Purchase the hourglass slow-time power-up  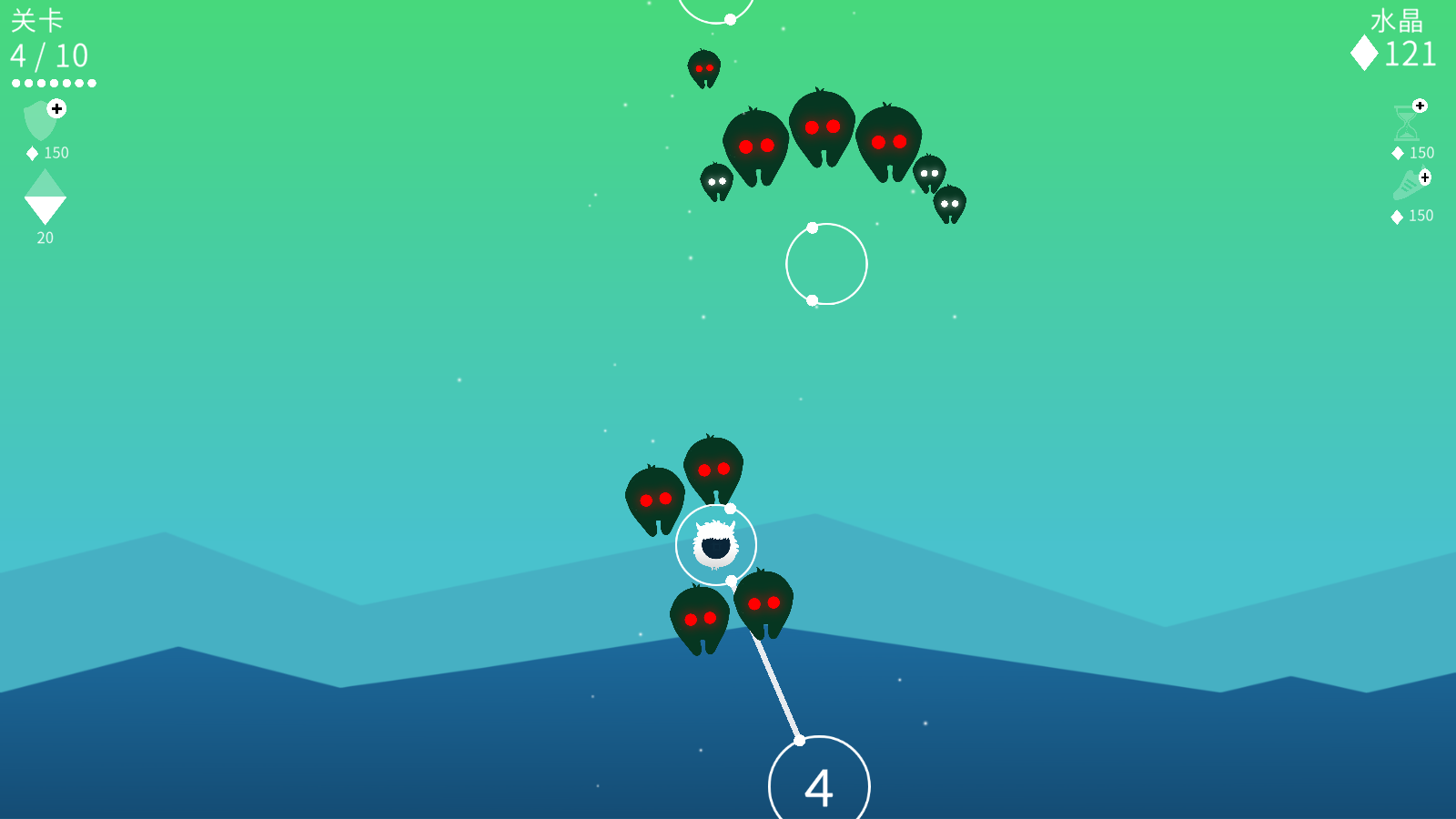click(x=1409, y=123)
